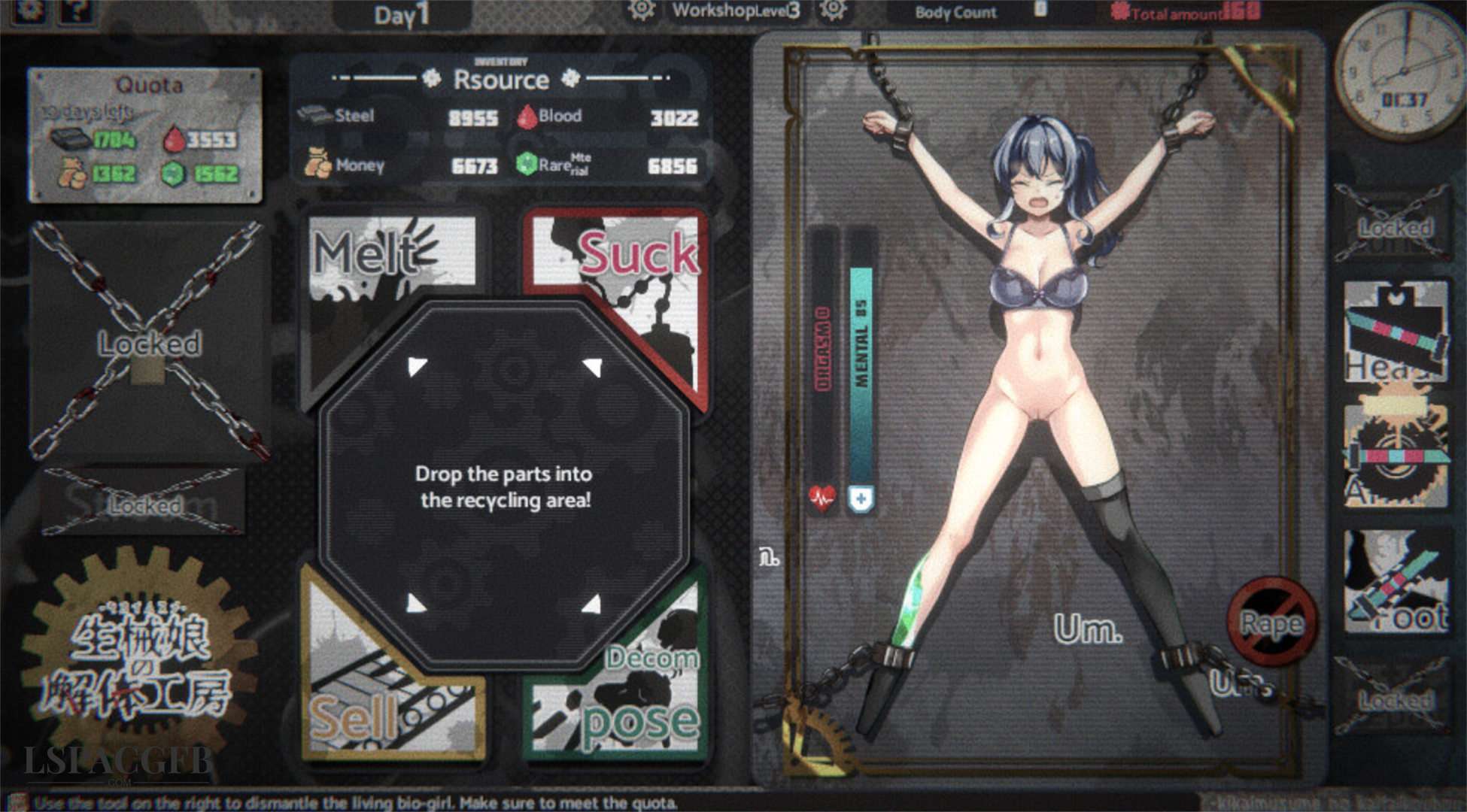1467x812 pixels.
Task: Click the gear left of Workshop Level
Action: (x=641, y=10)
